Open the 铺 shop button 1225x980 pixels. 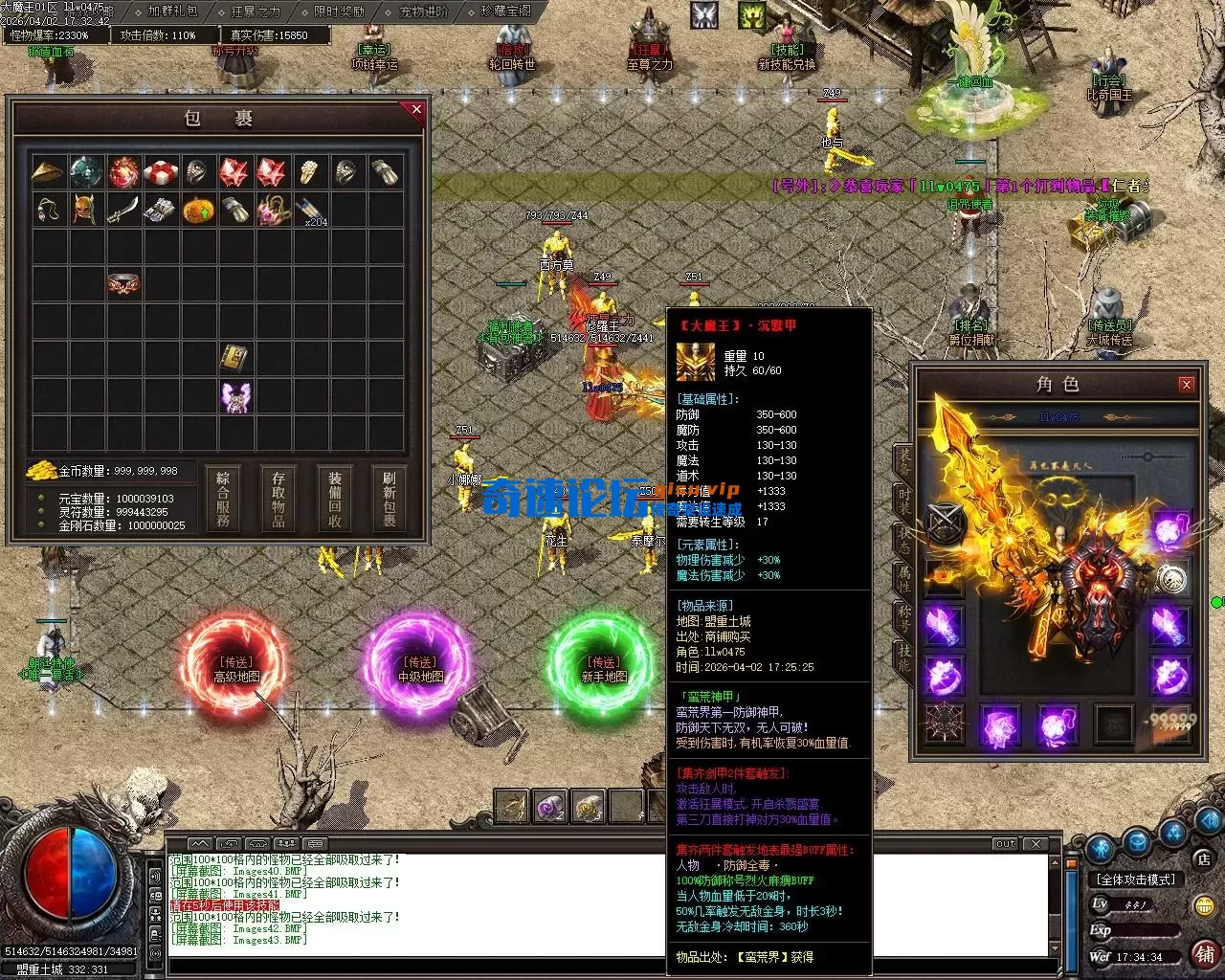(1205, 953)
